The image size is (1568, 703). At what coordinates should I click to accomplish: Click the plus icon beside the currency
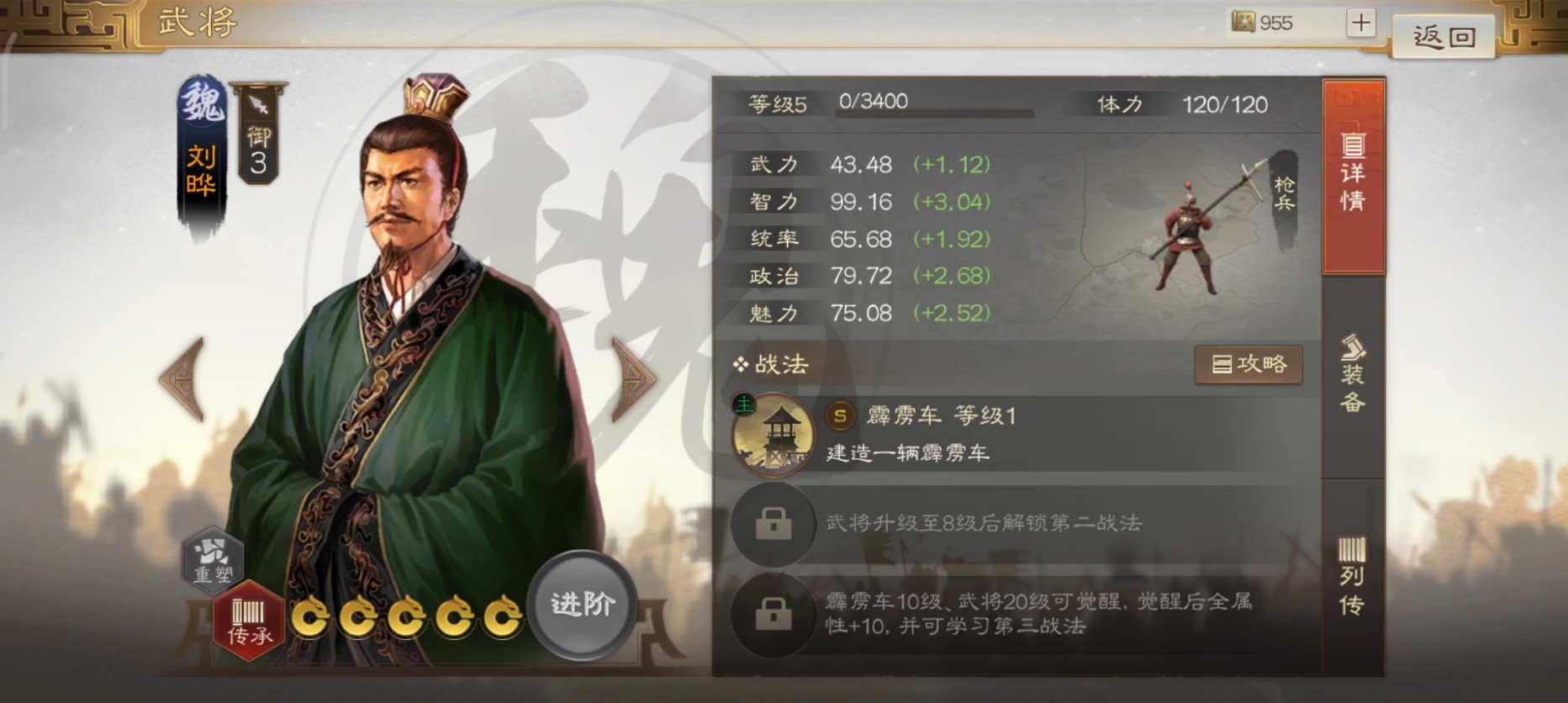[1362, 23]
